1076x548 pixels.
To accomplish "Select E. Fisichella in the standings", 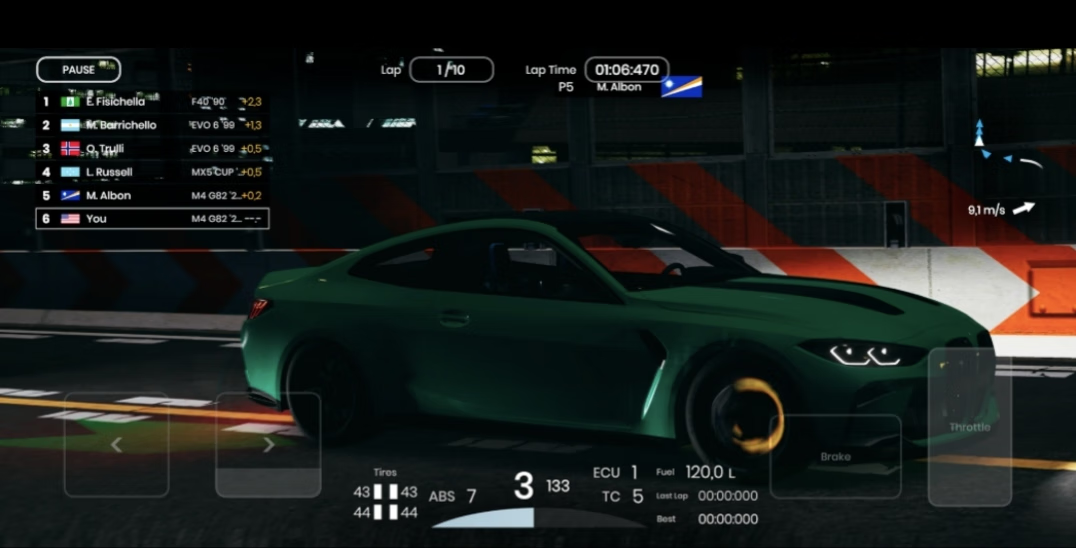I will (x=152, y=102).
